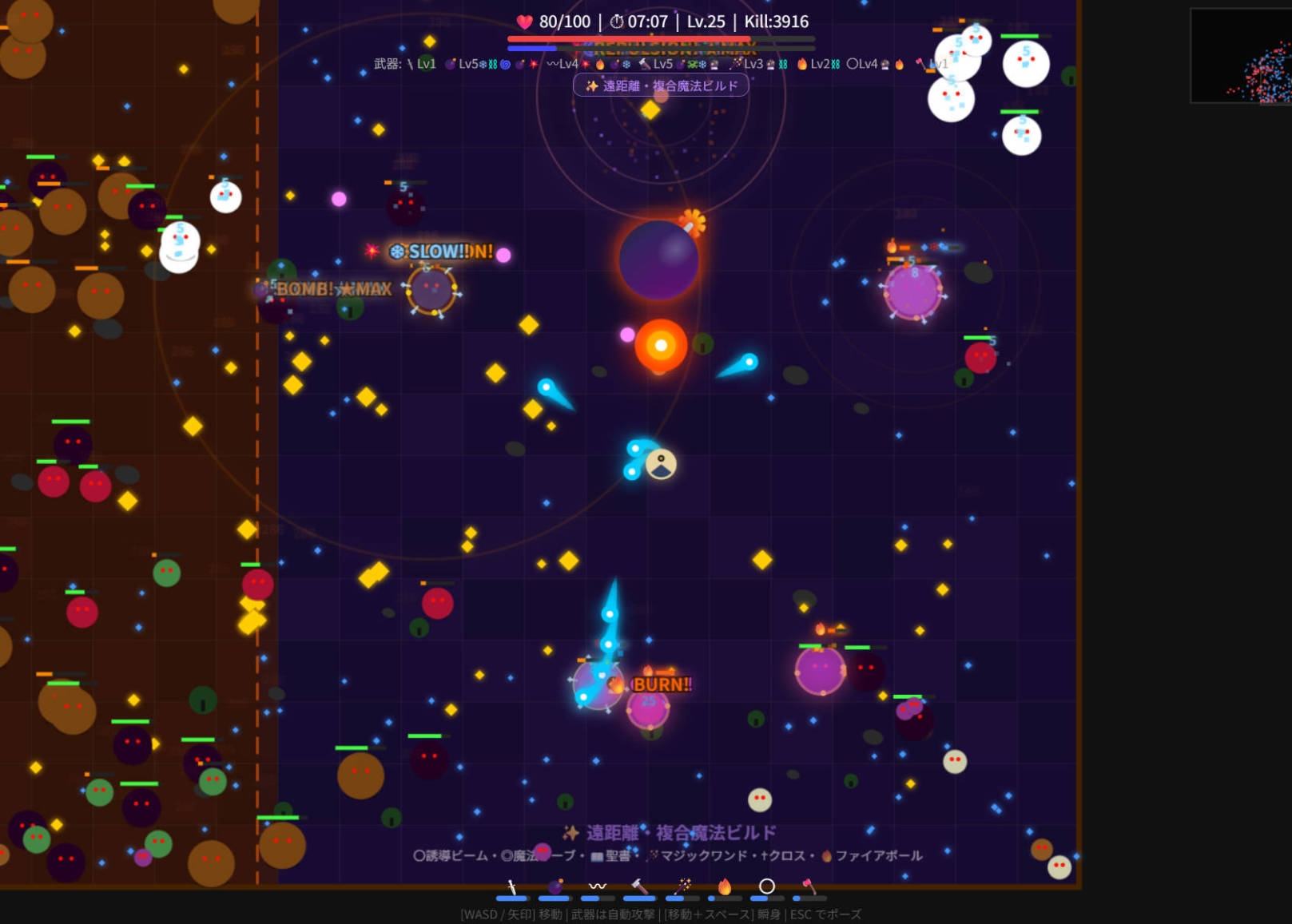The height and width of the screenshot is (924, 1292).
Task: Pick the hammer weapon icon
Action: pos(639,887)
